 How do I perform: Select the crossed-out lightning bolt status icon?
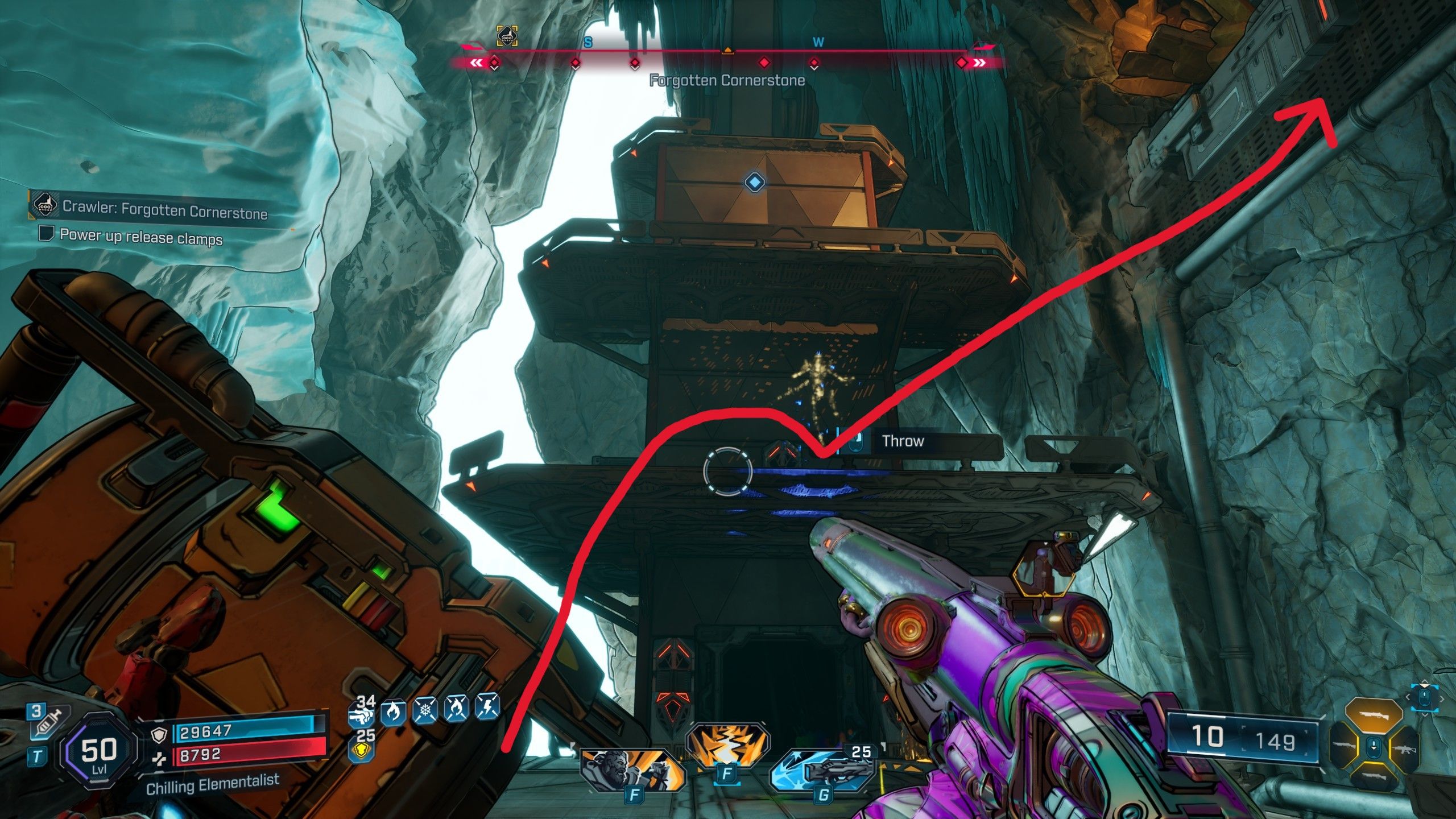[x=488, y=709]
